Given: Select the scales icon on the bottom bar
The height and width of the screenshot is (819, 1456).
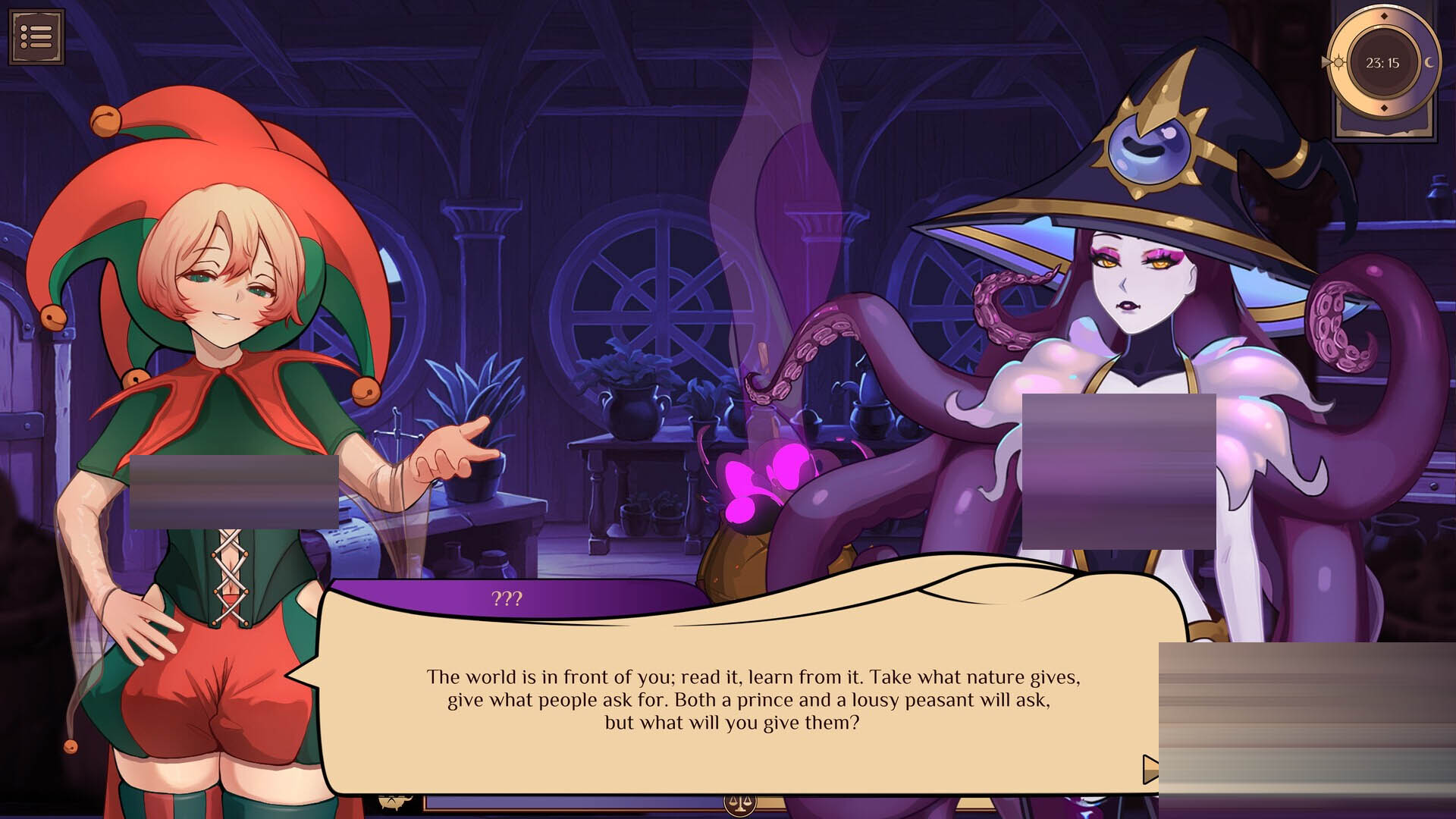Looking at the screenshot, I should point(740,806).
